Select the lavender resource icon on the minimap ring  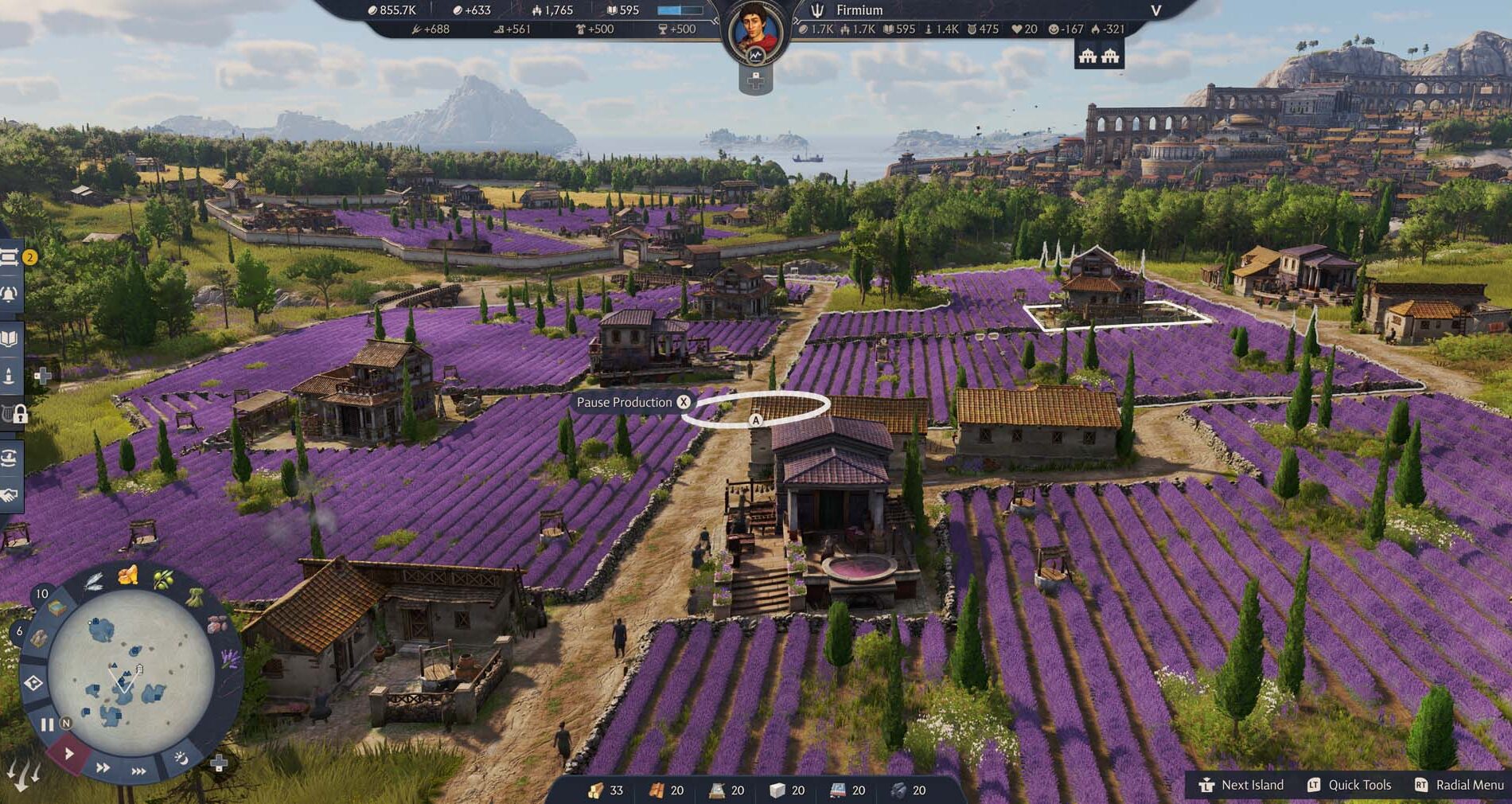coord(229,657)
